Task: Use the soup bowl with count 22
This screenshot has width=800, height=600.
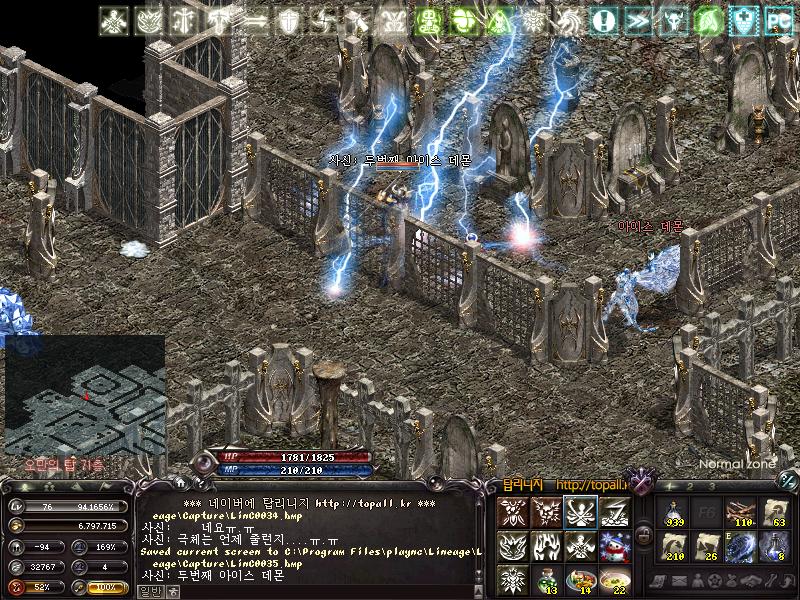Action: 612,579
